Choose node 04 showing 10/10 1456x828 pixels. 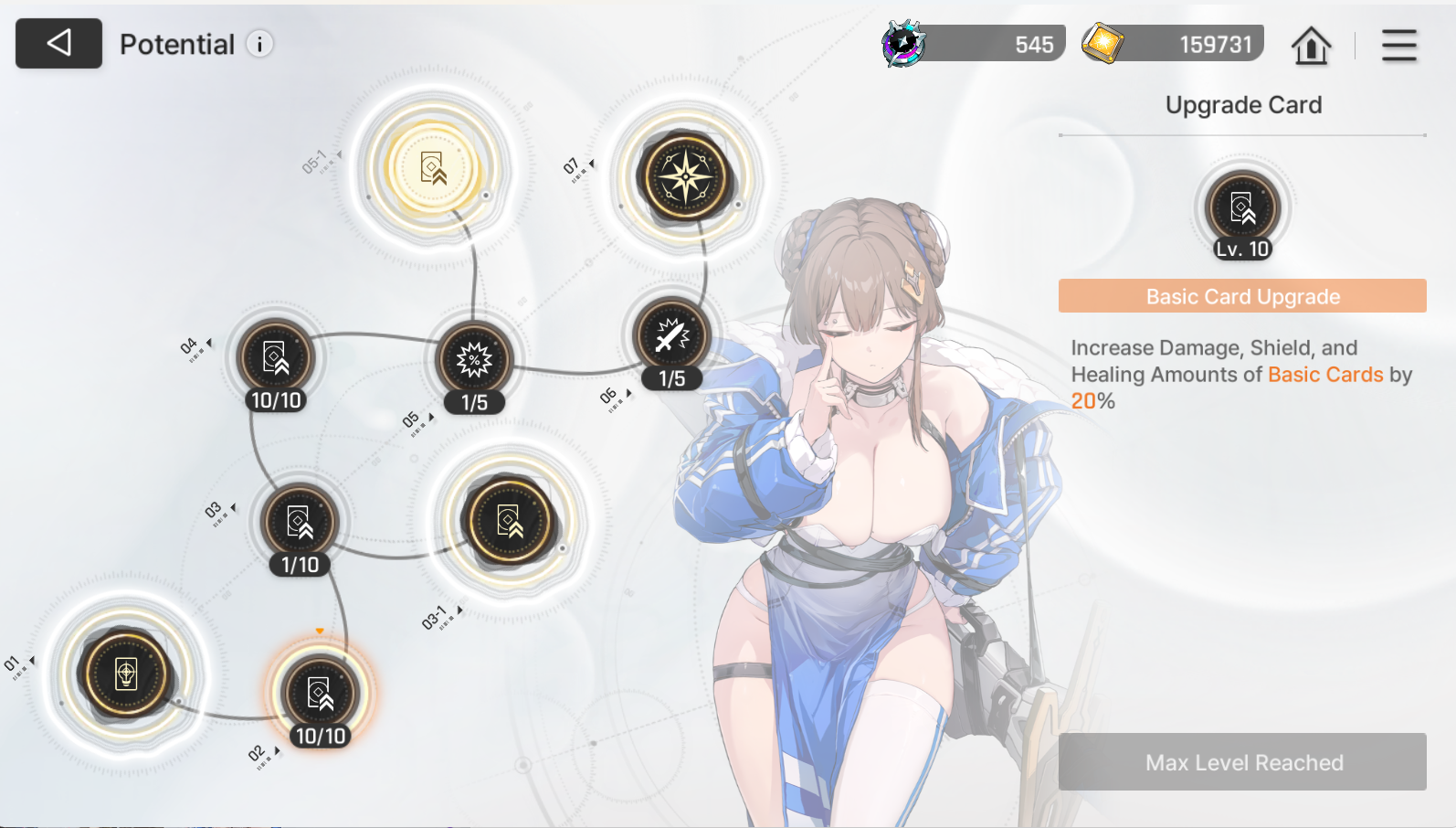click(275, 357)
